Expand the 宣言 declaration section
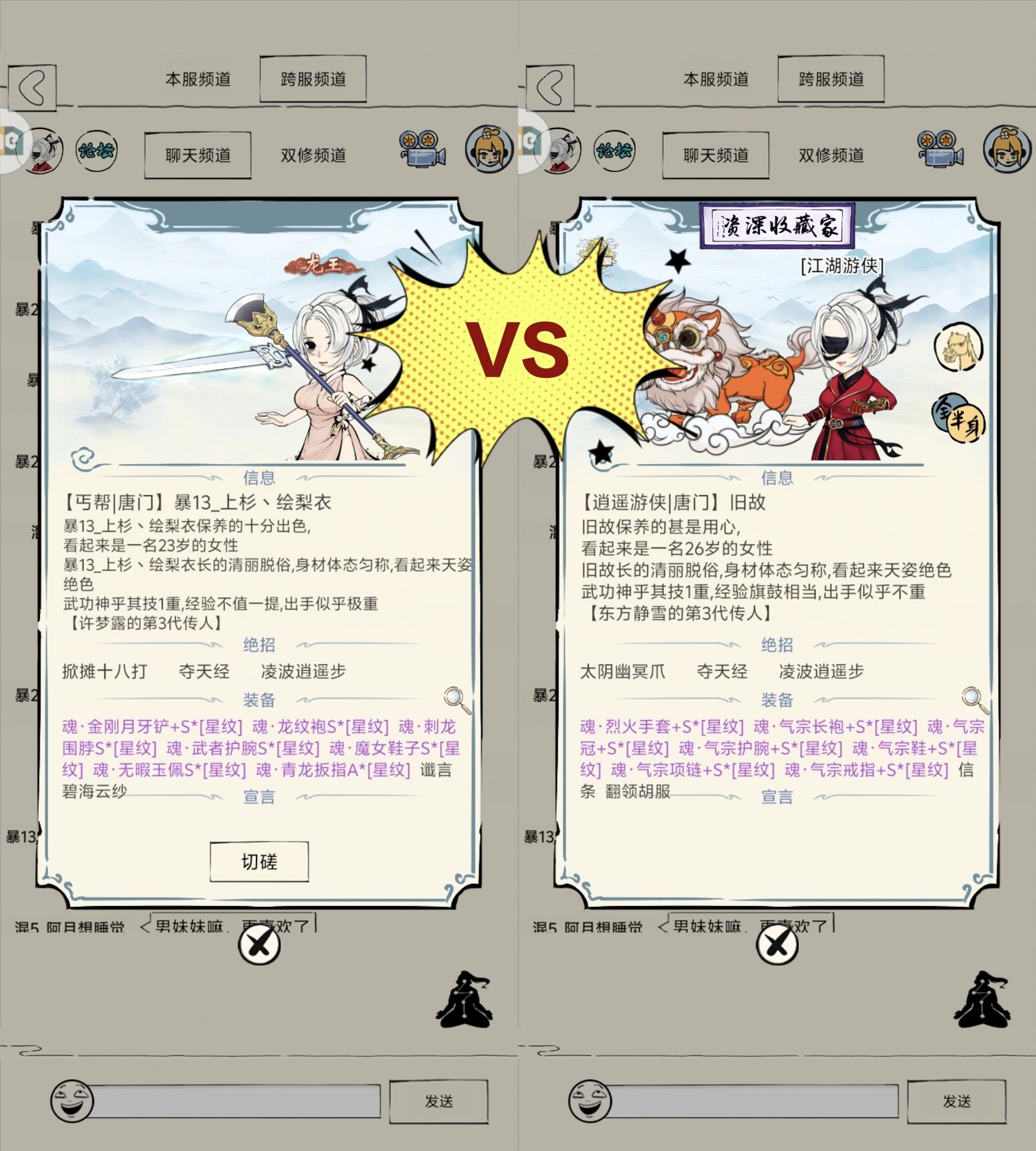The image size is (1036, 1151). 260,797
